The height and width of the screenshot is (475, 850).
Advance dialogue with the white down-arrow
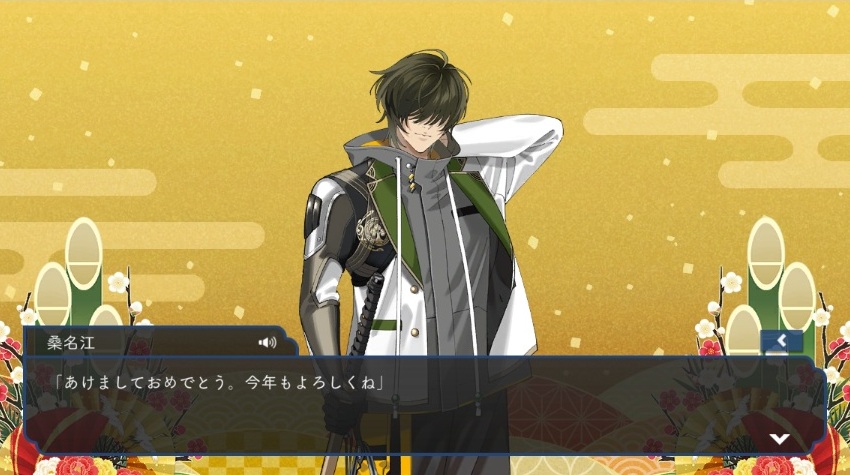[x=779, y=438]
